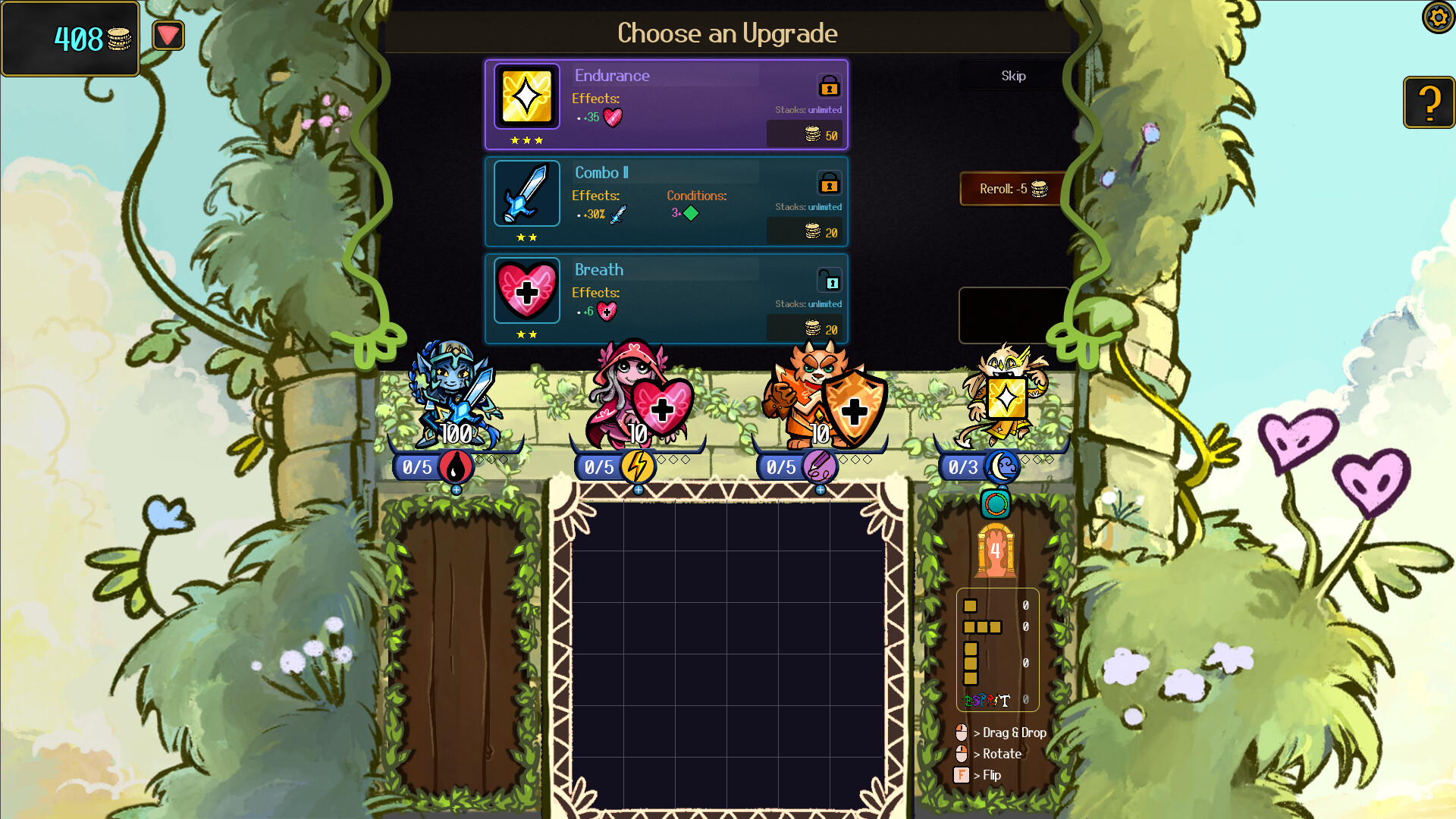Click the red arrow beside the coins
Viewport: 1456px width, 819px height.
(x=168, y=34)
